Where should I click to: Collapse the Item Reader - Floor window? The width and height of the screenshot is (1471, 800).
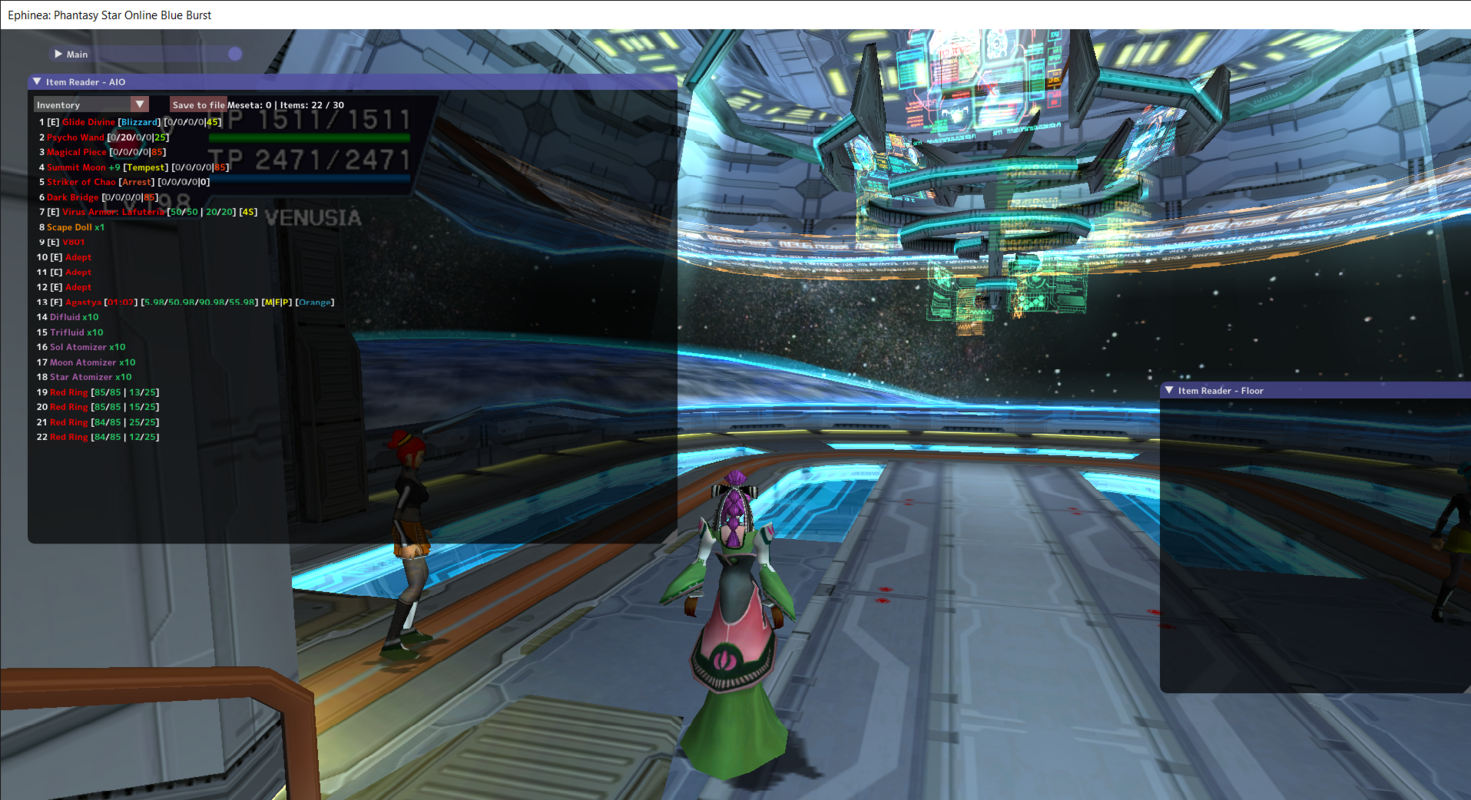[1169, 391]
